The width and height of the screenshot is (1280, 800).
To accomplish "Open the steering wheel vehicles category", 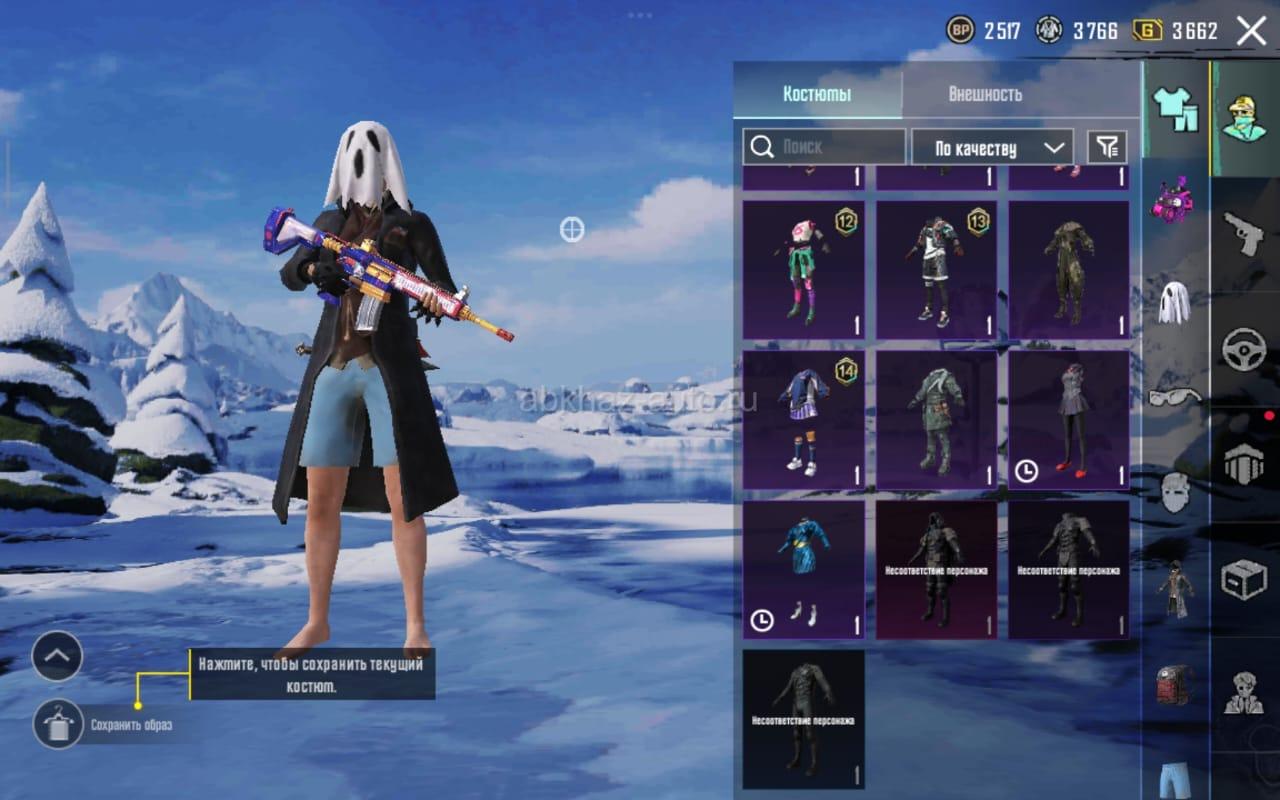I will (1244, 350).
